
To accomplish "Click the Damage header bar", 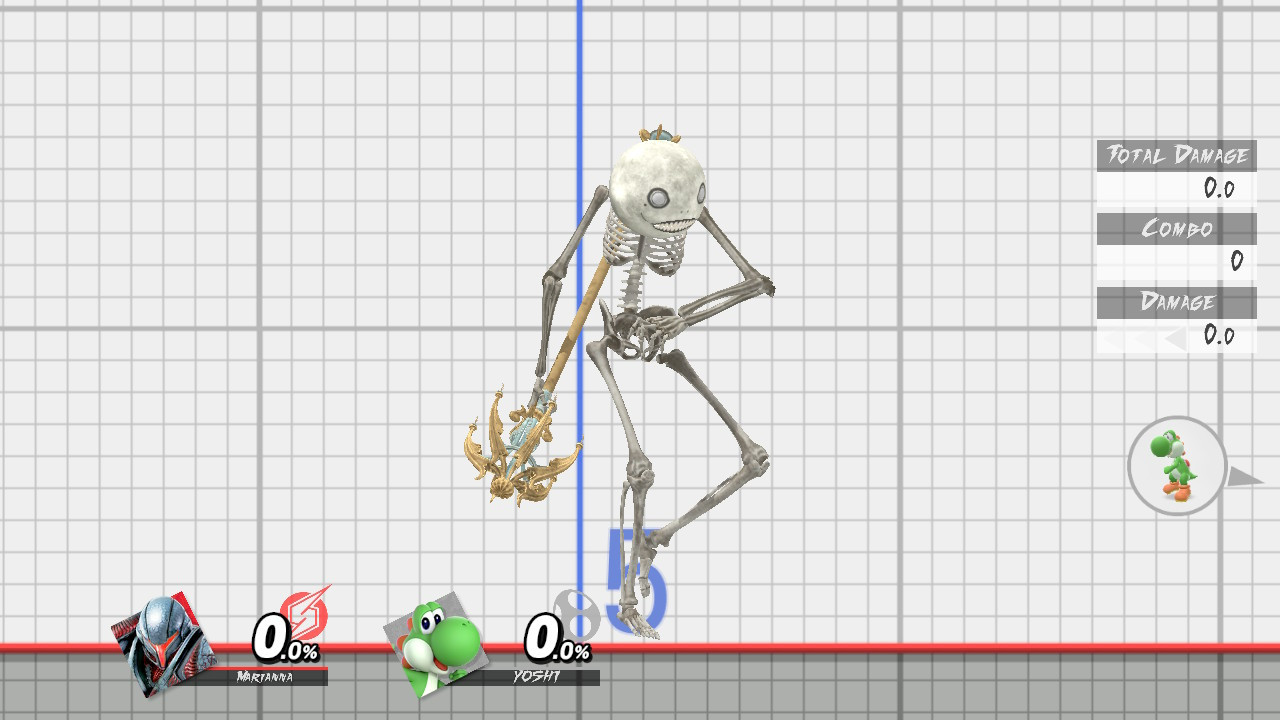I will [1176, 303].
